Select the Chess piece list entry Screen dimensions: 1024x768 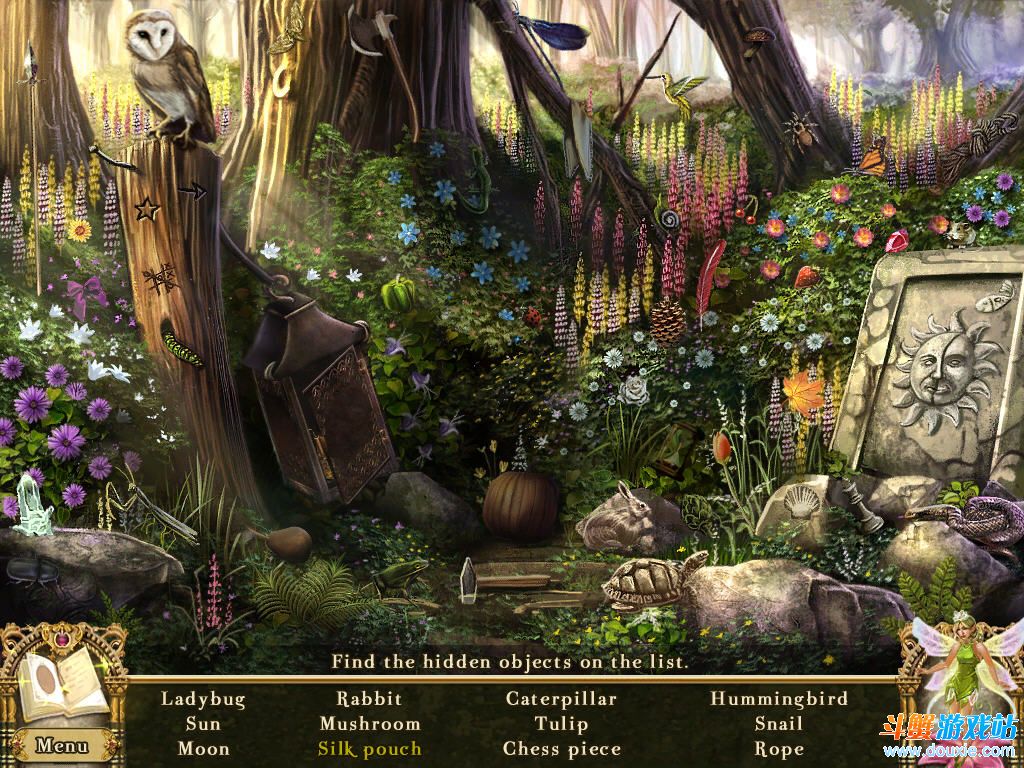(562, 749)
